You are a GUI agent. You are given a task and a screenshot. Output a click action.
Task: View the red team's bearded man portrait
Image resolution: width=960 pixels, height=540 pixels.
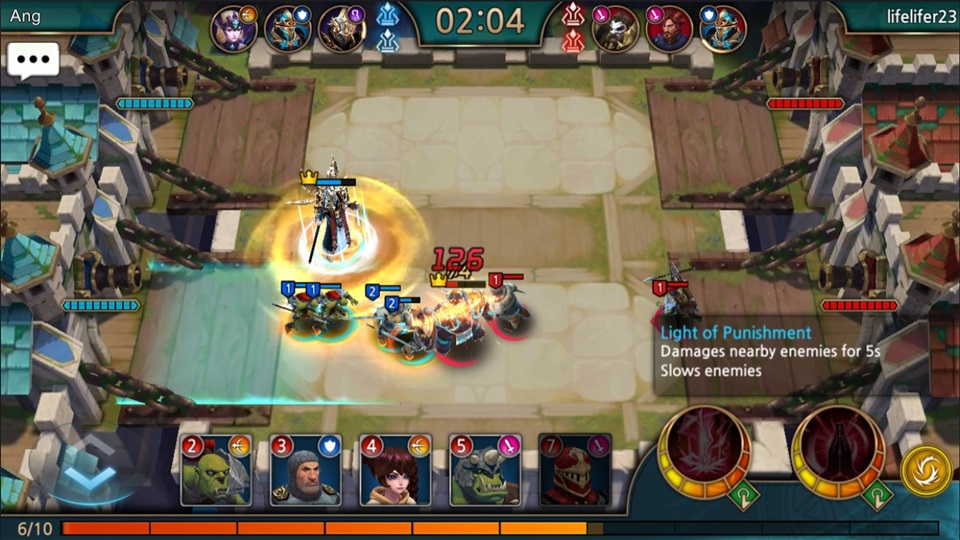(x=669, y=29)
